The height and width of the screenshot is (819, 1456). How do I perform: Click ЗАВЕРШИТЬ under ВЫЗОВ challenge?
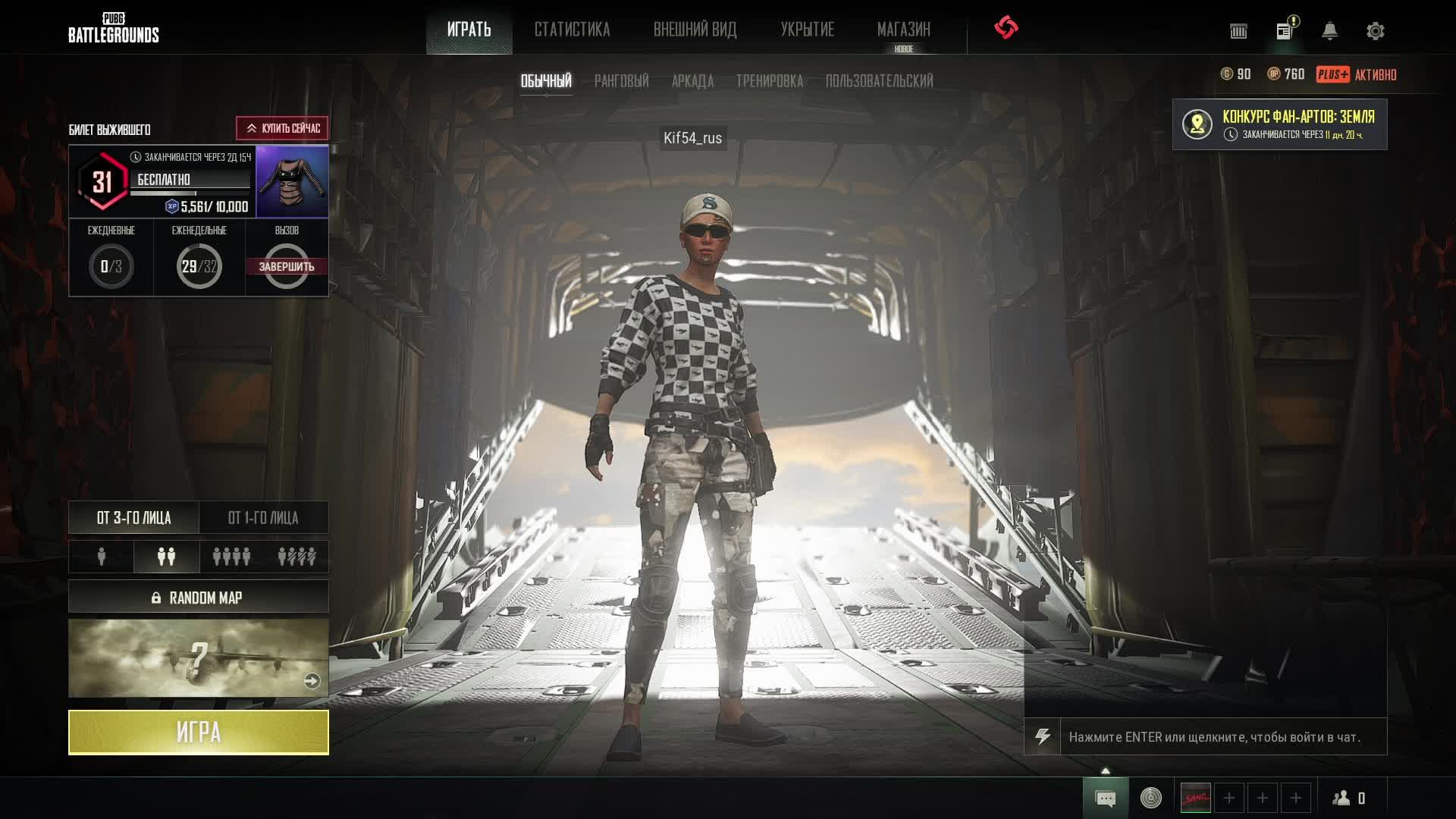pyautogui.click(x=287, y=267)
